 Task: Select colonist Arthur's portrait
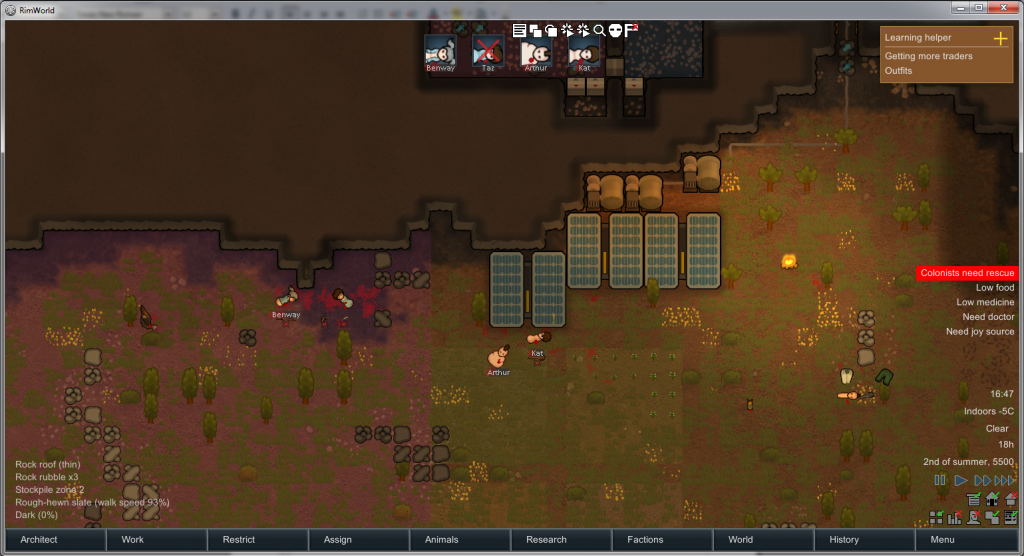(x=537, y=52)
